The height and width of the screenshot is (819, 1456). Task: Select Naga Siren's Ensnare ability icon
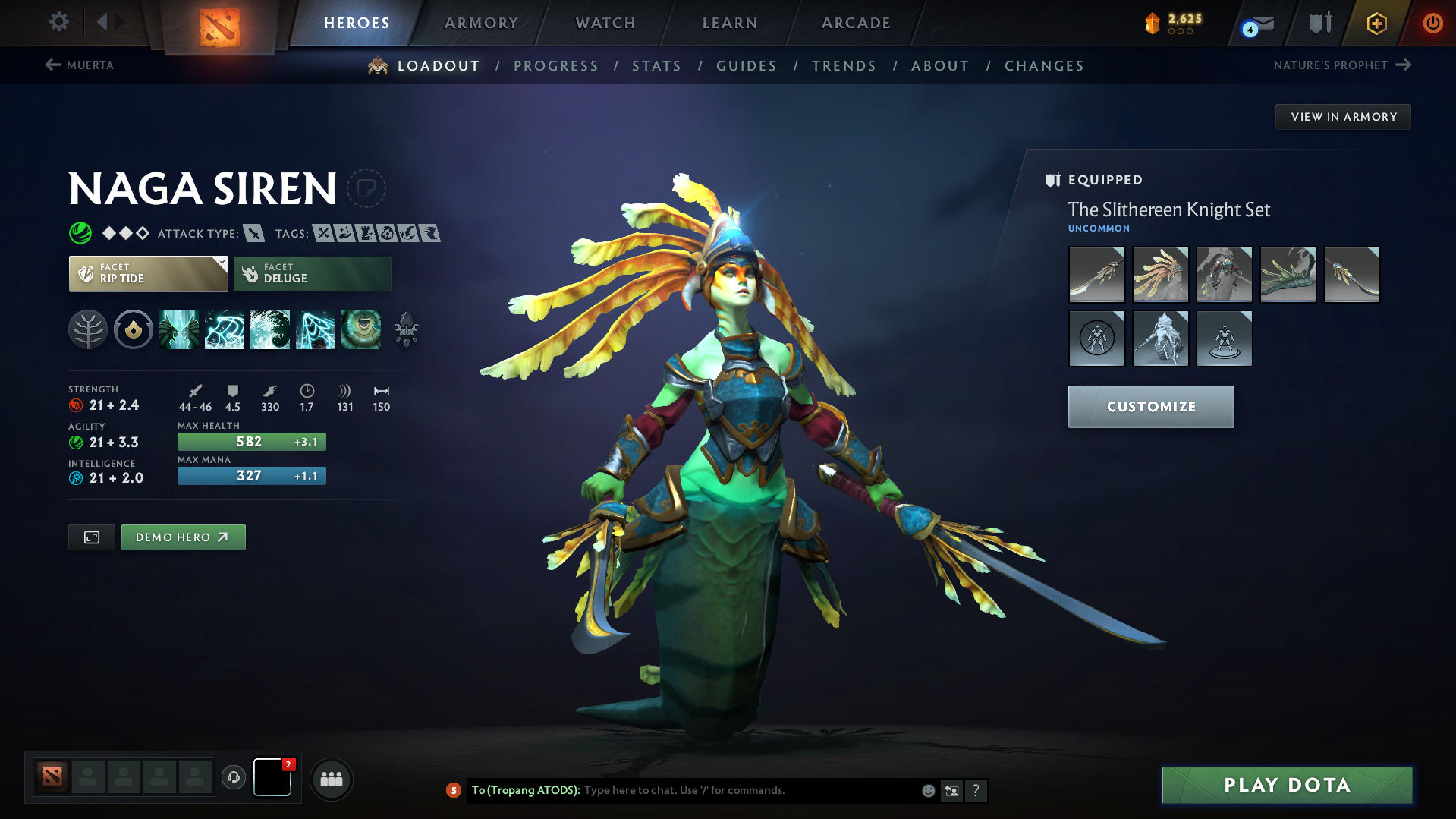pos(225,329)
